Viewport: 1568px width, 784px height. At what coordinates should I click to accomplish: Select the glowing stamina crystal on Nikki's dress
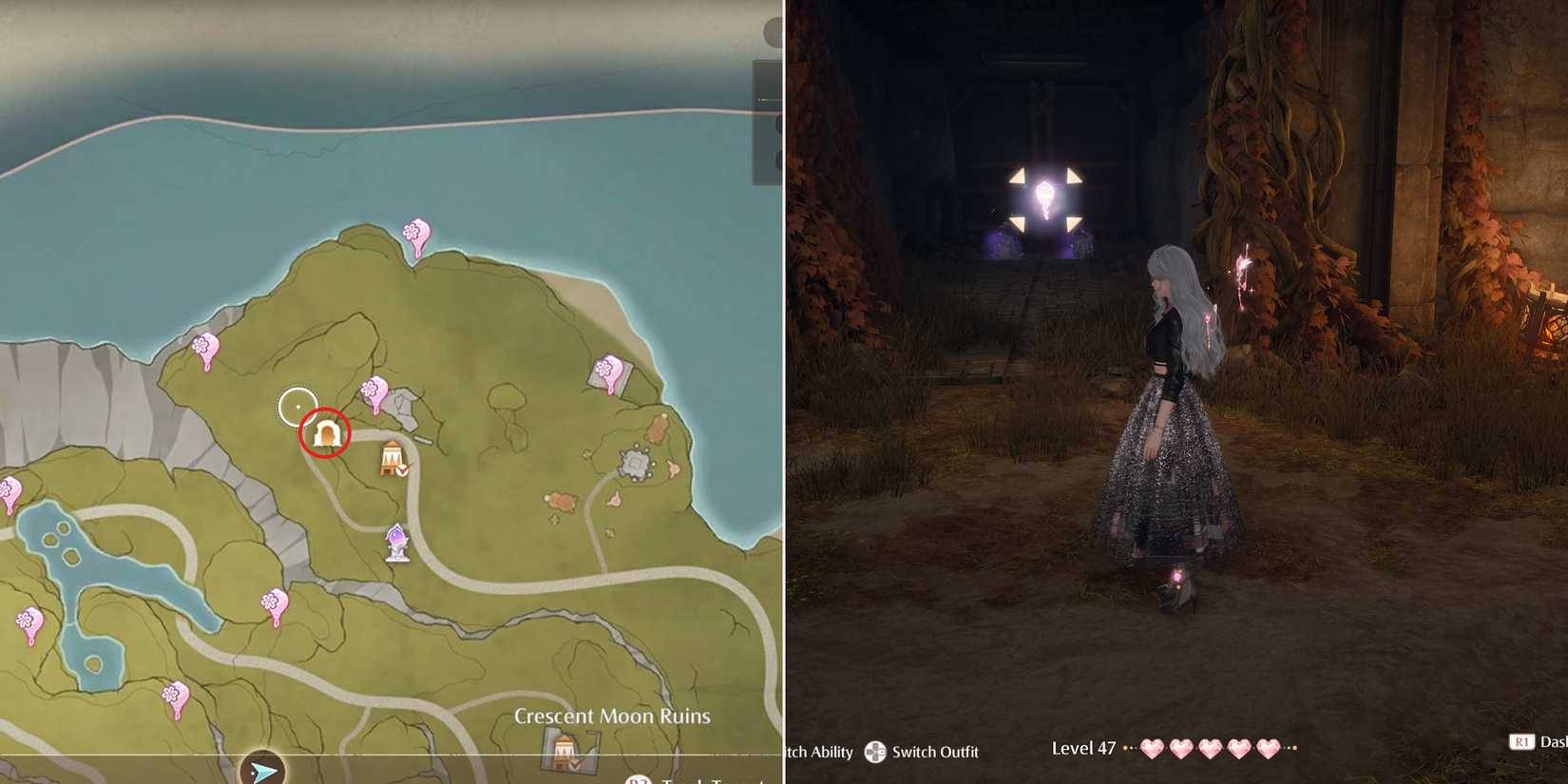click(x=1177, y=575)
